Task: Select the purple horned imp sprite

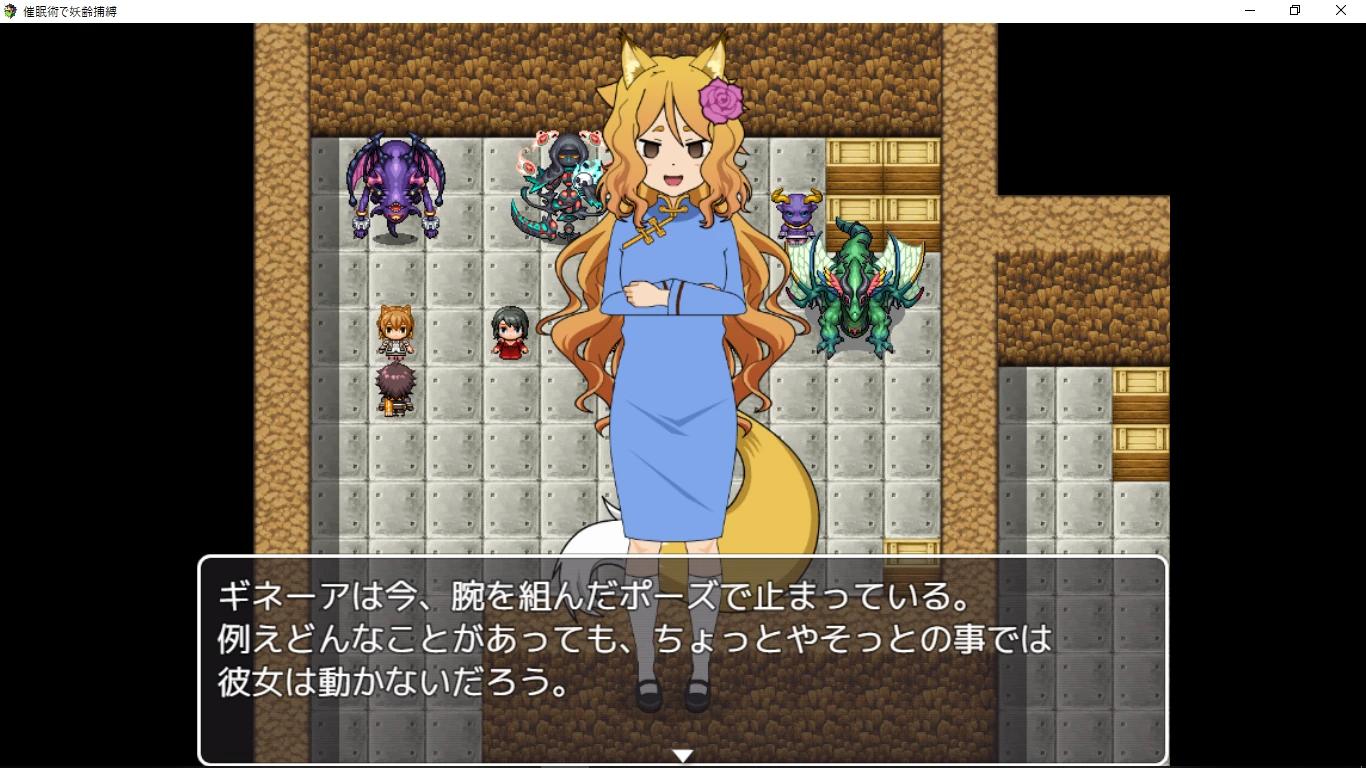Action: 798,218
